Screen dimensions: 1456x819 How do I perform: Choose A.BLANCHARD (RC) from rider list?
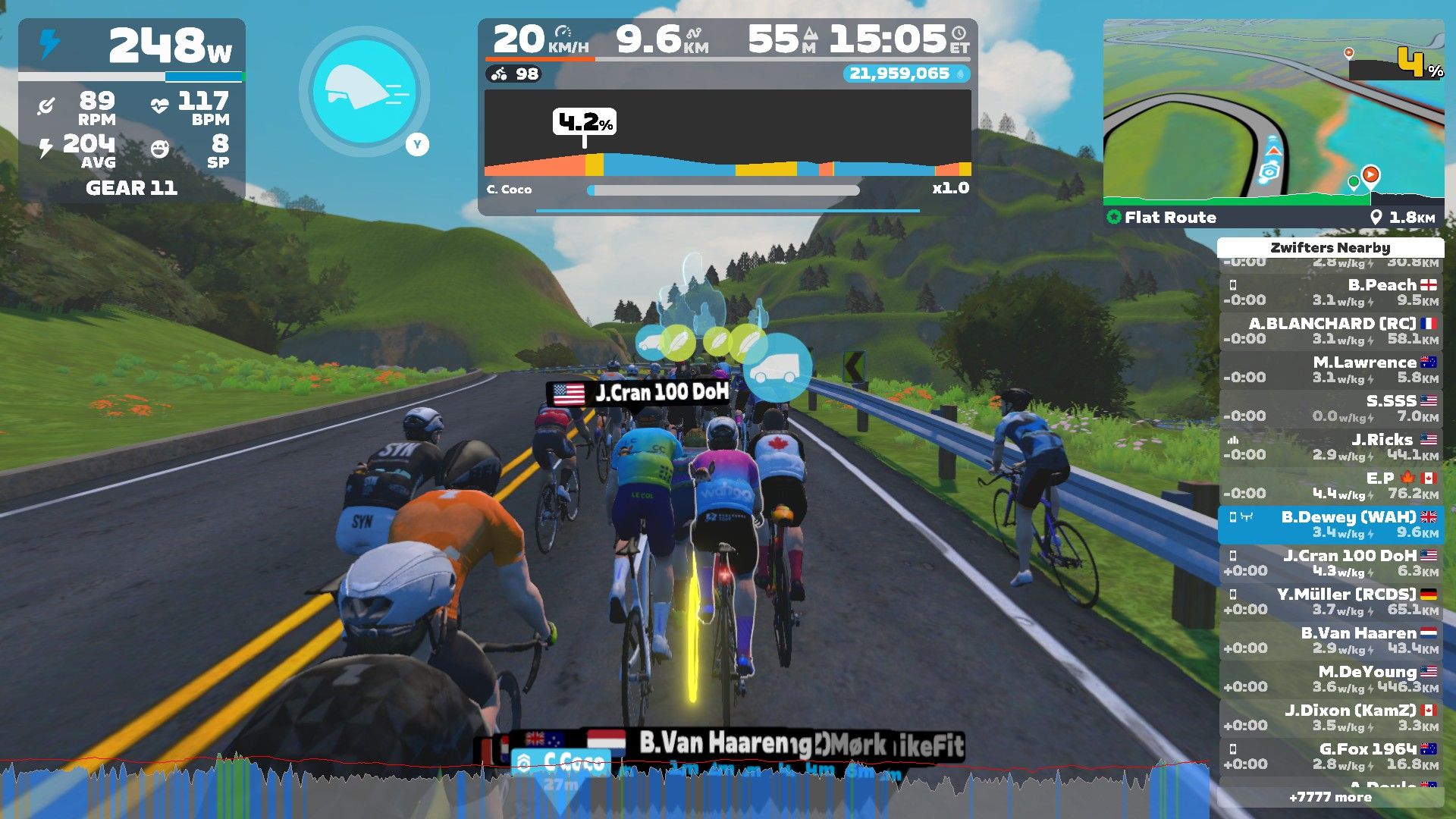(x=1331, y=331)
